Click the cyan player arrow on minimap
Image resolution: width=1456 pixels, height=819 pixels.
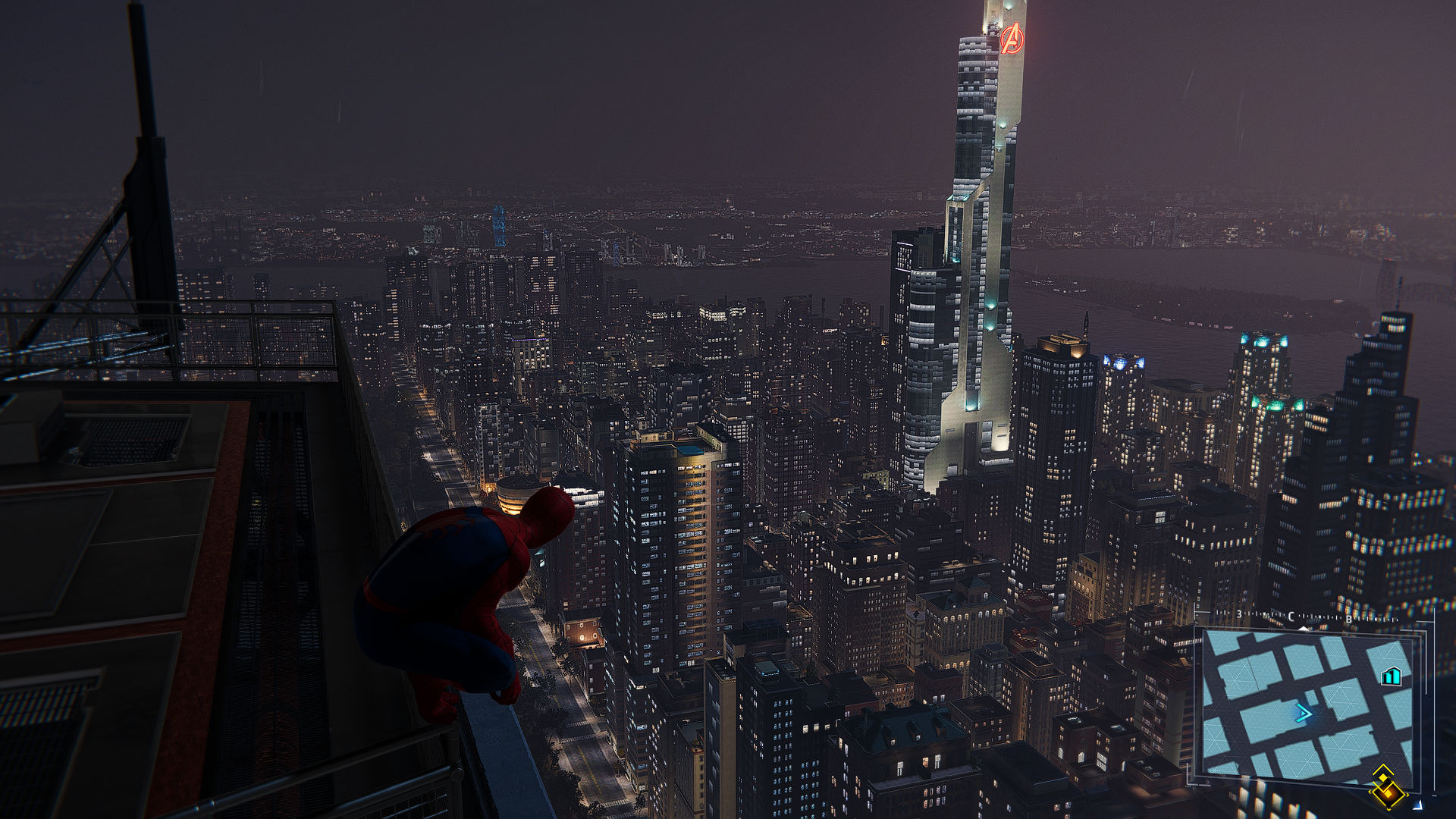pyautogui.click(x=1304, y=713)
